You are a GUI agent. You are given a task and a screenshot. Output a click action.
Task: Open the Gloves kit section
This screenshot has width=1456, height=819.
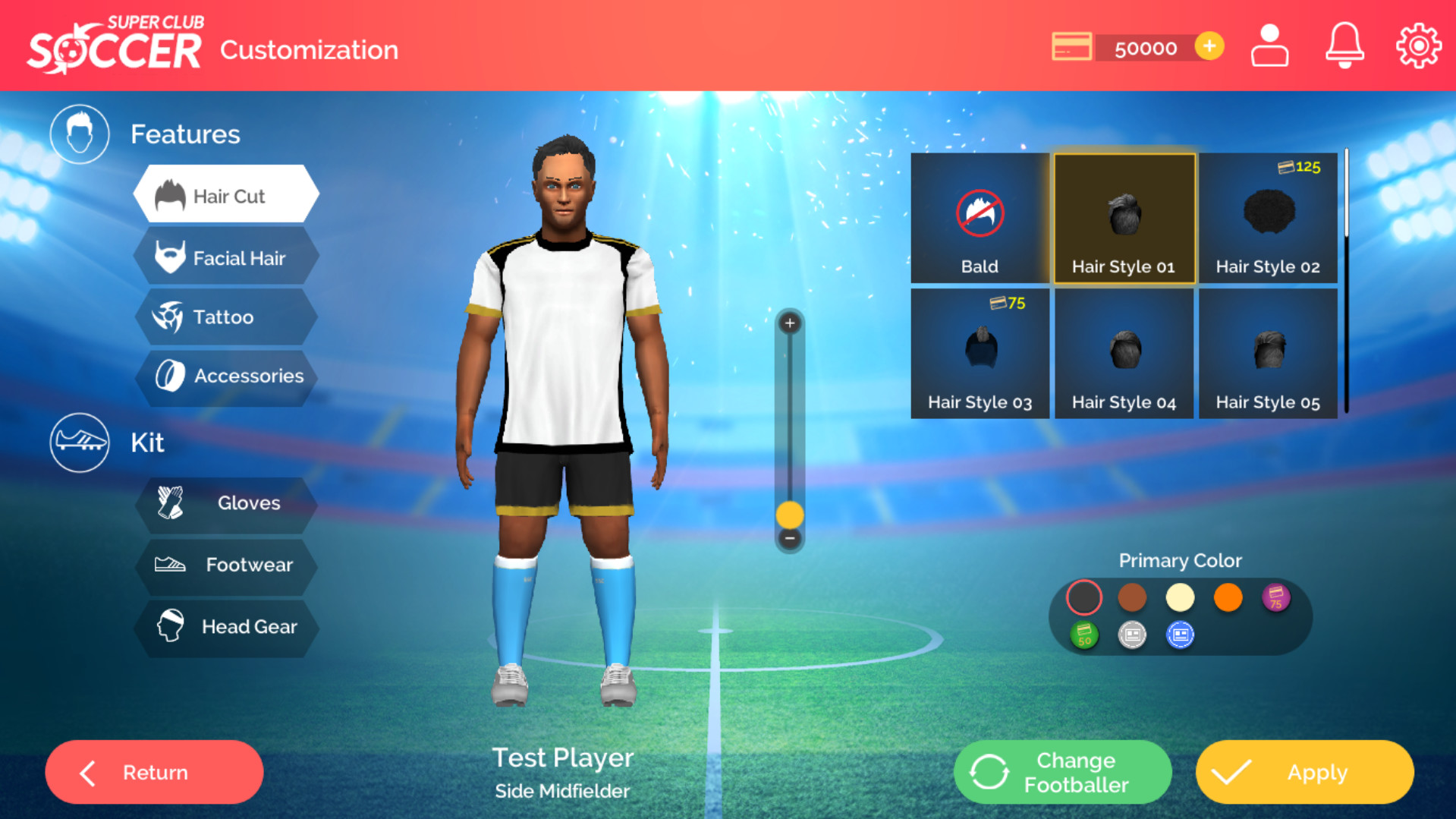click(226, 503)
